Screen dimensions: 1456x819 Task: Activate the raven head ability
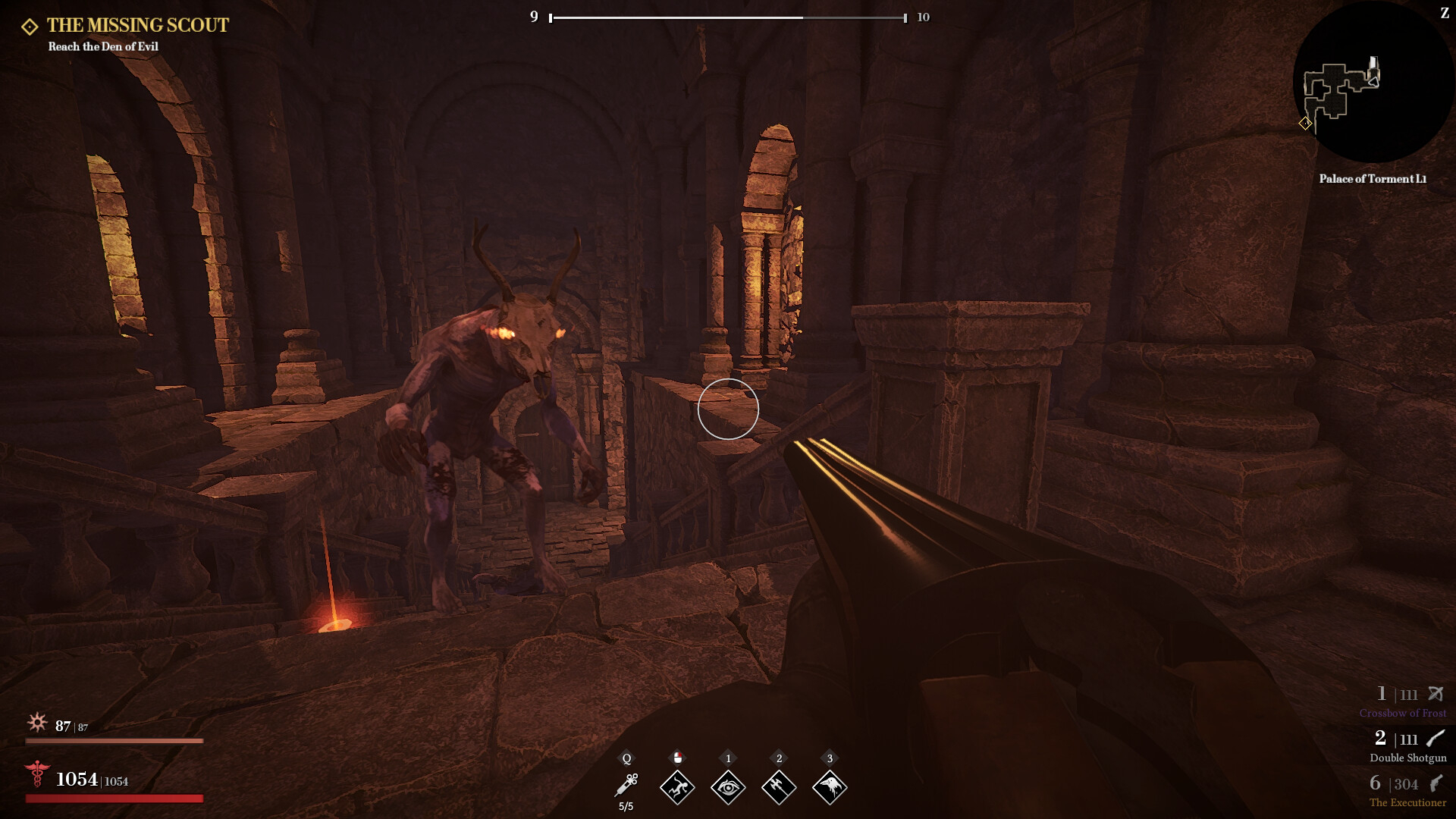click(830, 787)
